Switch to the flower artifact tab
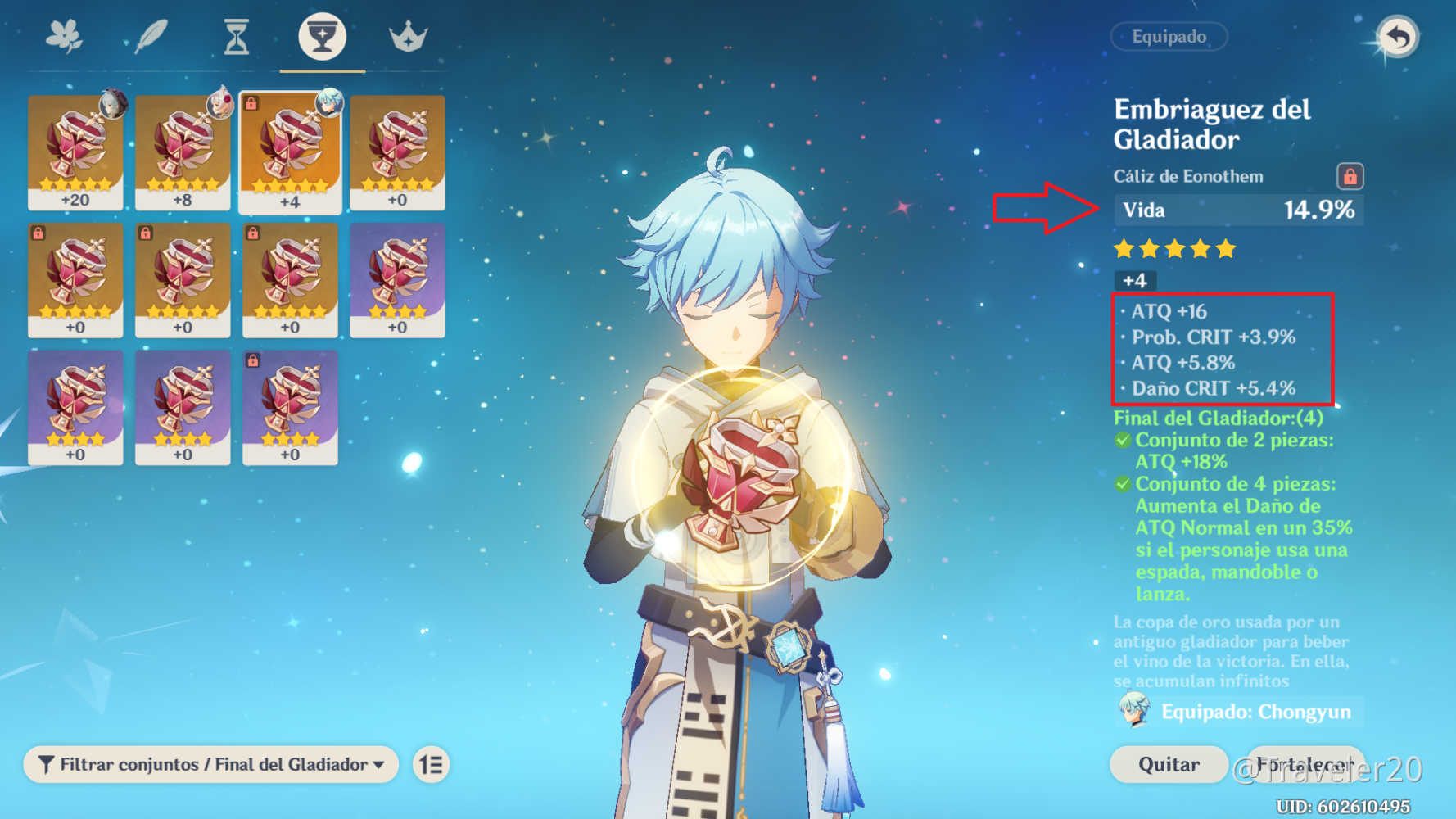1456x819 pixels. pos(65,37)
